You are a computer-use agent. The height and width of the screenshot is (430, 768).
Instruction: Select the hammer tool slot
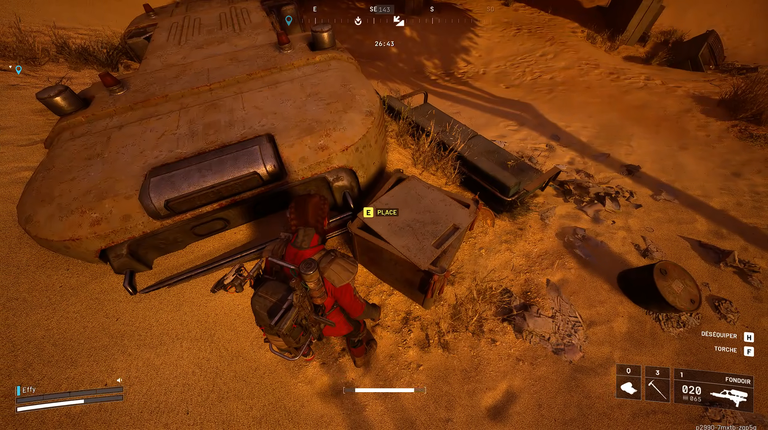657,386
